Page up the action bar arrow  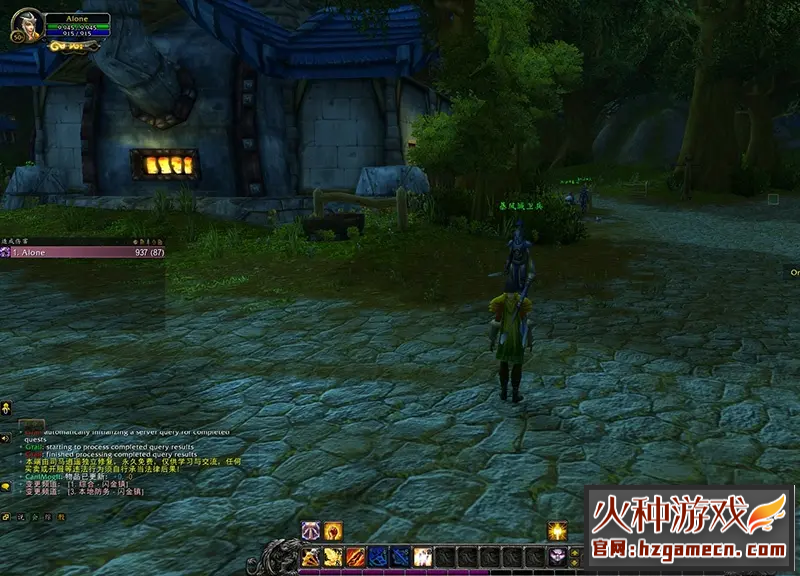pyautogui.click(x=574, y=550)
